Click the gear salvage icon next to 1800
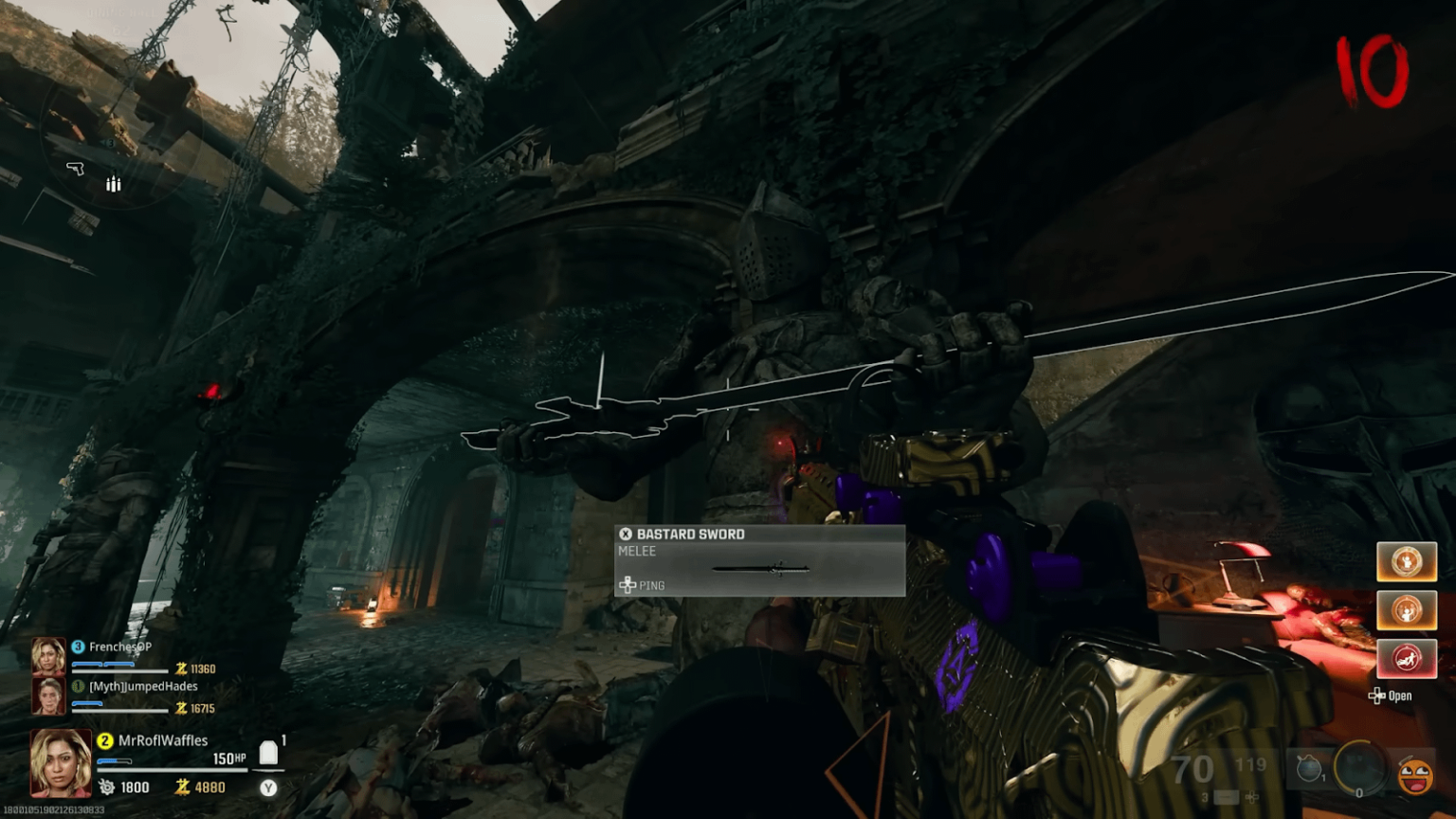This screenshot has width=1456, height=819. pyautogui.click(x=104, y=787)
